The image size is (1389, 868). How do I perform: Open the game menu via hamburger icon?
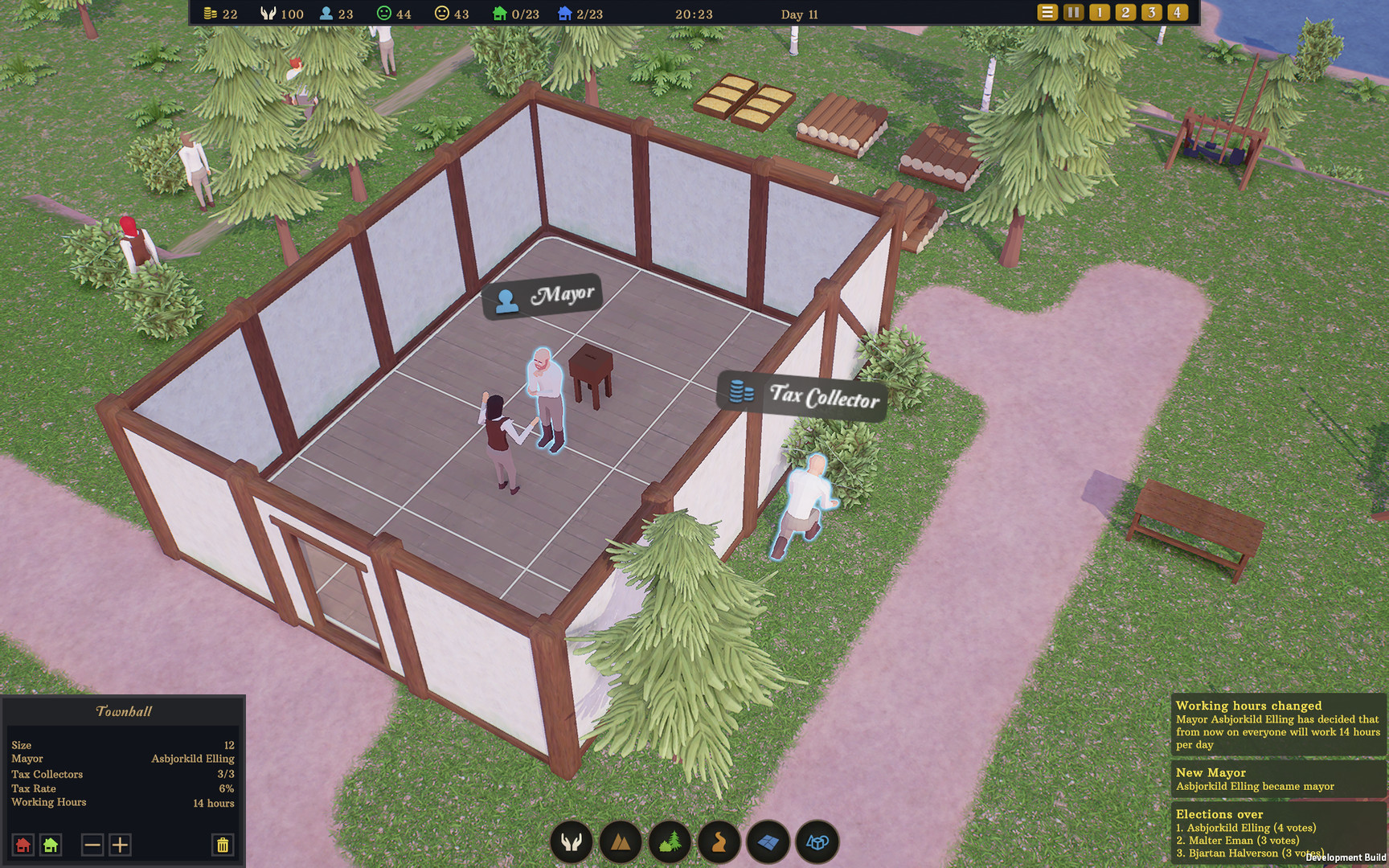pos(1046,13)
